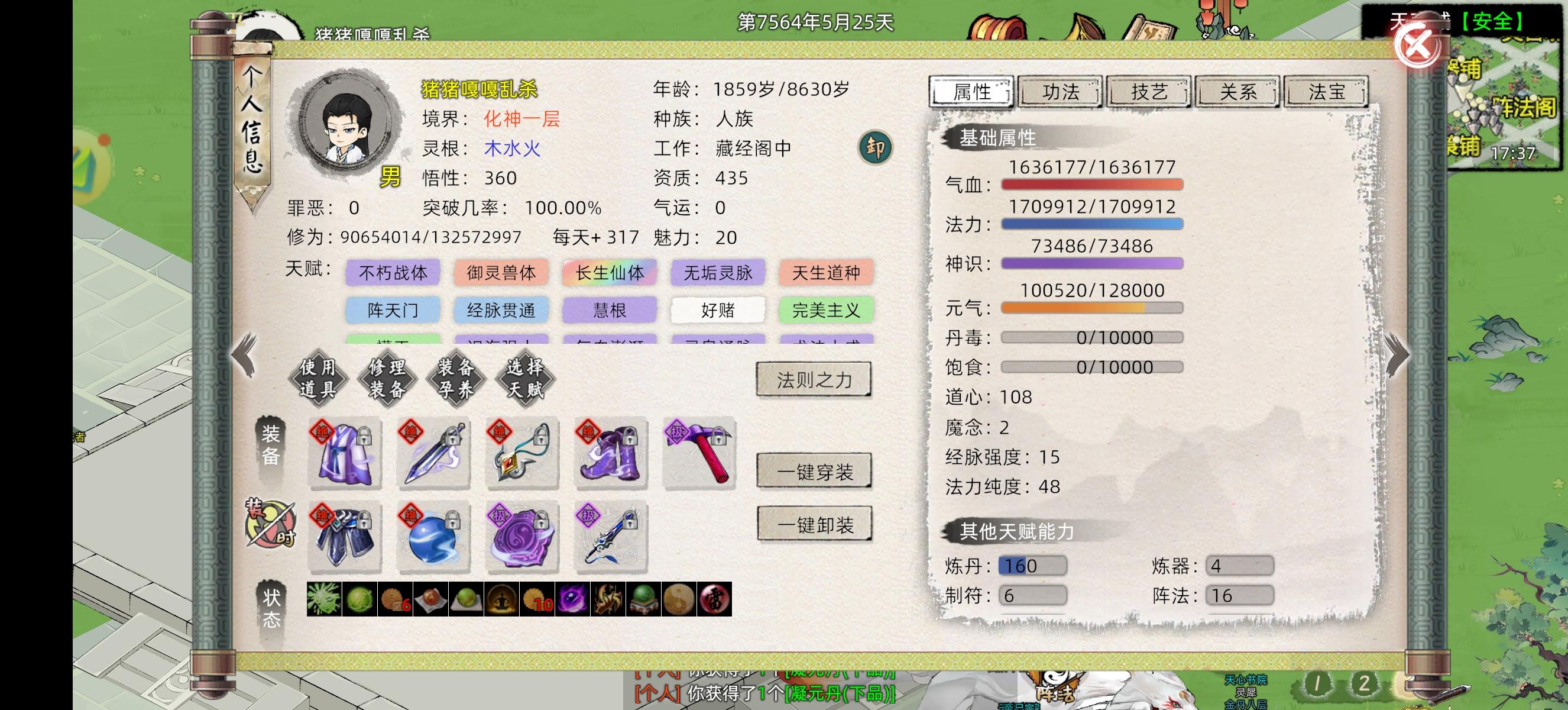Viewport: 1568px width, 710px height.
Task: Select the equipped purple robe slot
Action: click(345, 454)
